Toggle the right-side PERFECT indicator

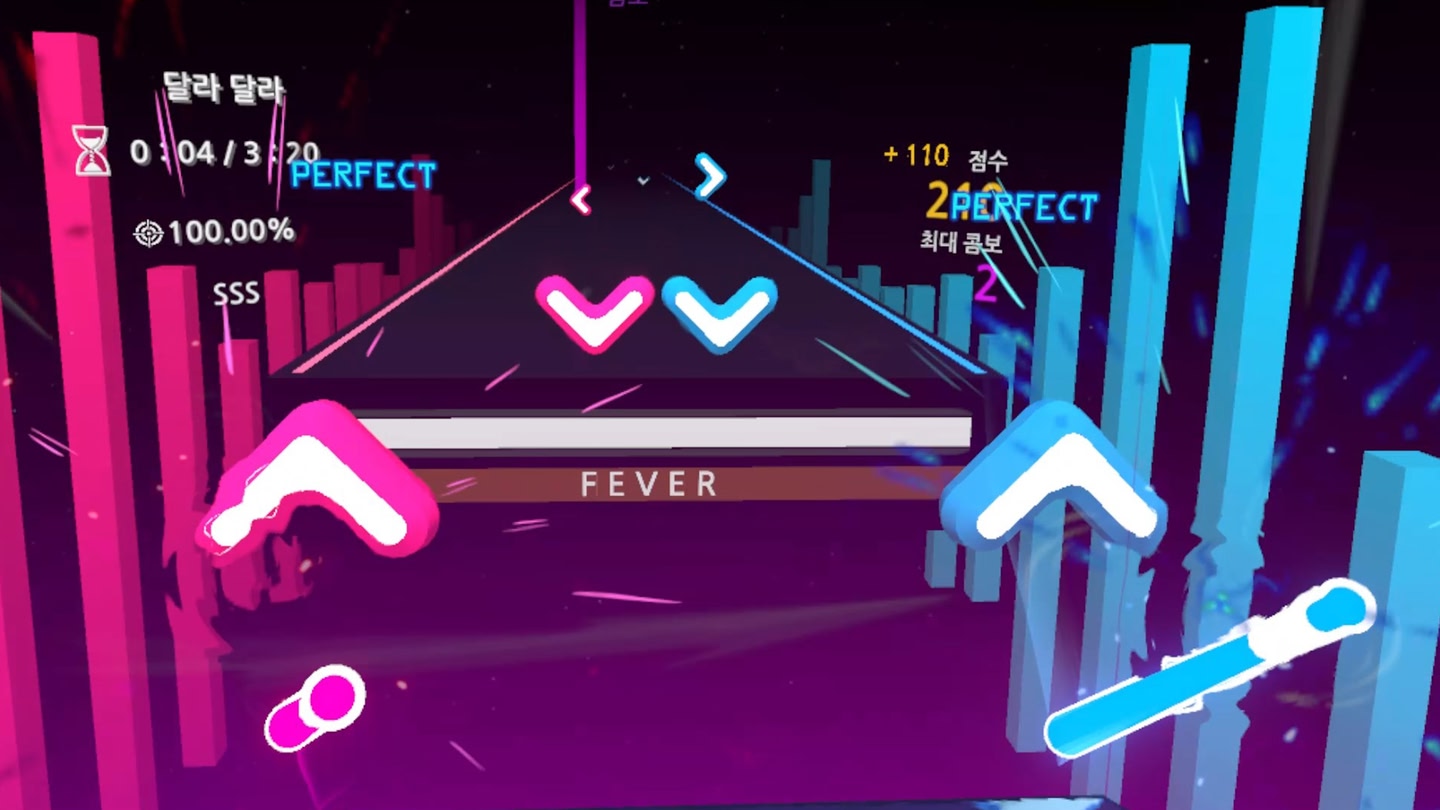pyautogui.click(x=1023, y=208)
